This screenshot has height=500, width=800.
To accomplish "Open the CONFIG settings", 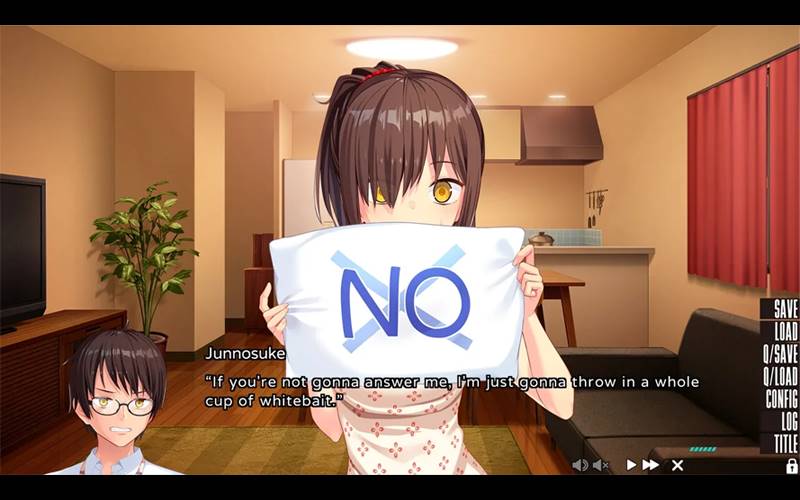I will 781,399.
